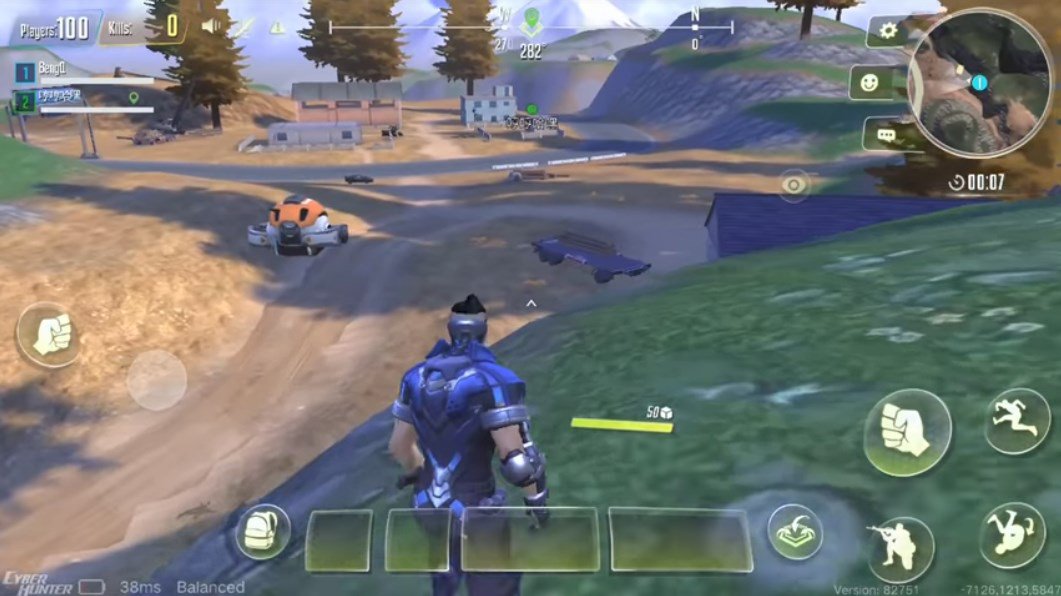
Task: Open the settings gear menu
Action: click(x=887, y=31)
